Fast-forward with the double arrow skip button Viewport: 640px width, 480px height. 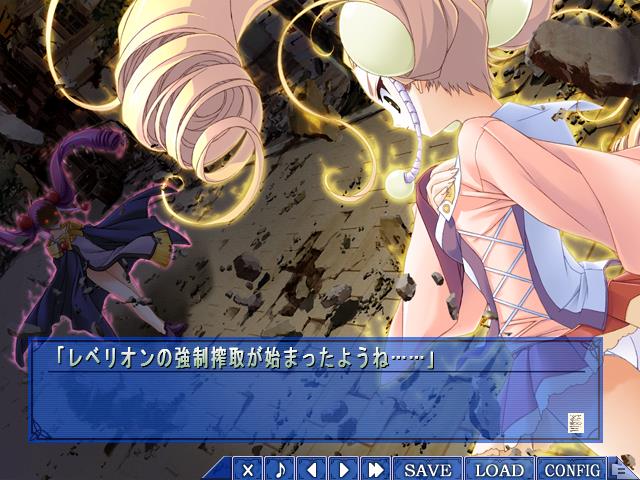pos(376,469)
